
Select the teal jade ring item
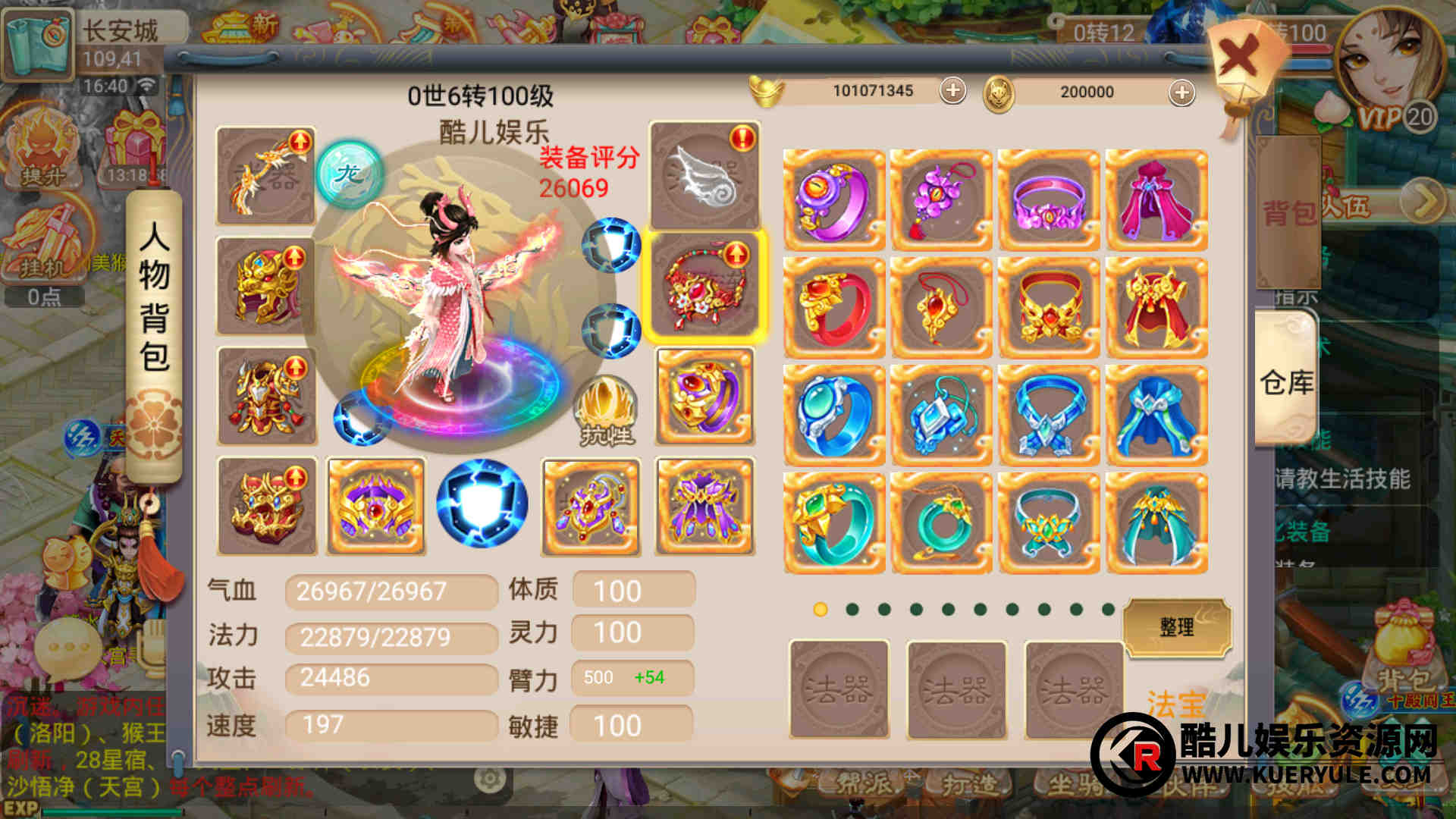point(833,523)
